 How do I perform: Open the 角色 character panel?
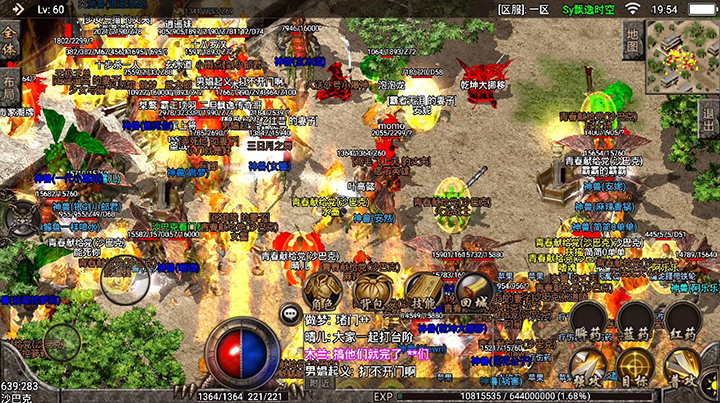(x=323, y=290)
